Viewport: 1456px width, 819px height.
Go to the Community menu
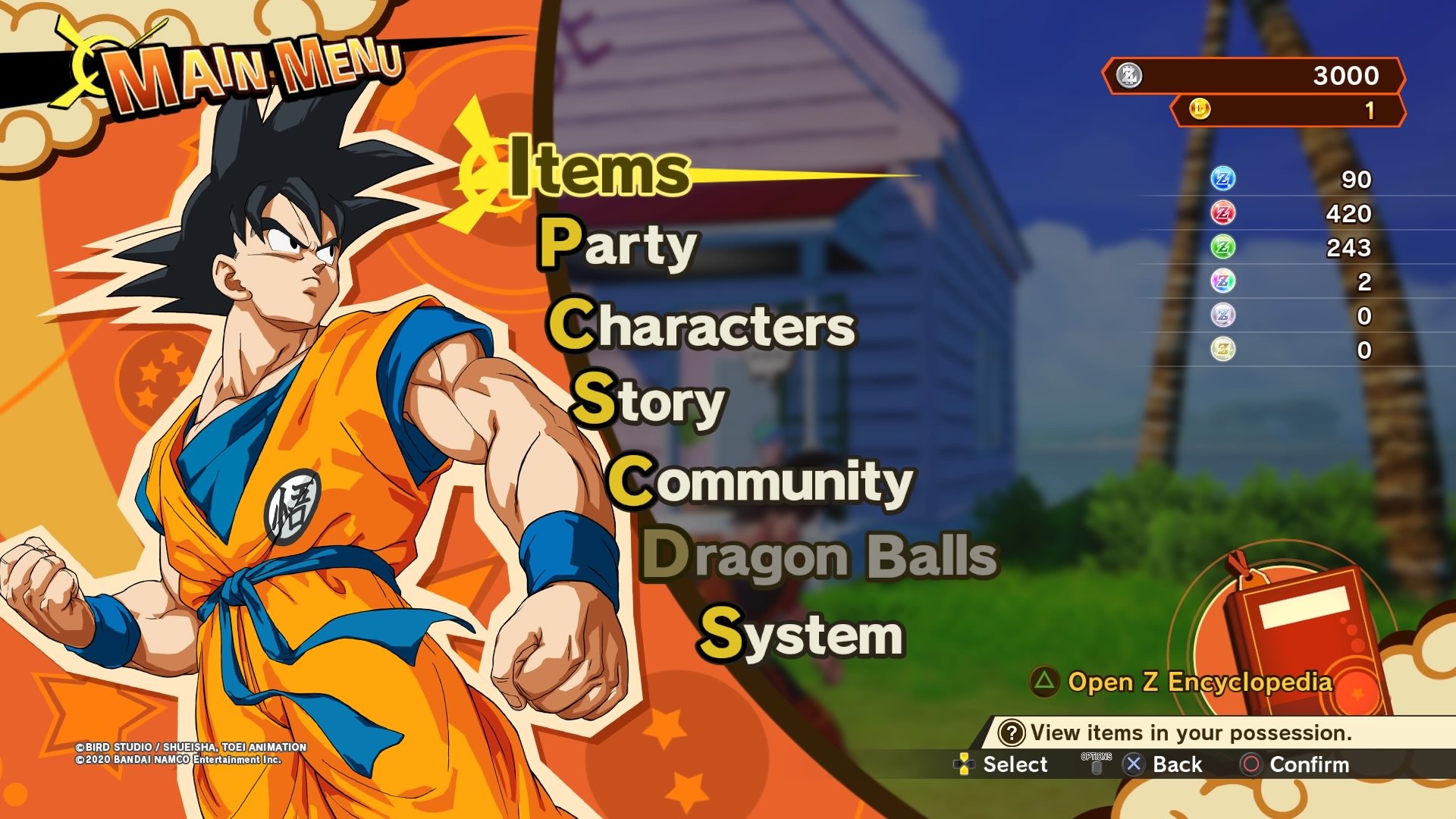click(x=761, y=482)
